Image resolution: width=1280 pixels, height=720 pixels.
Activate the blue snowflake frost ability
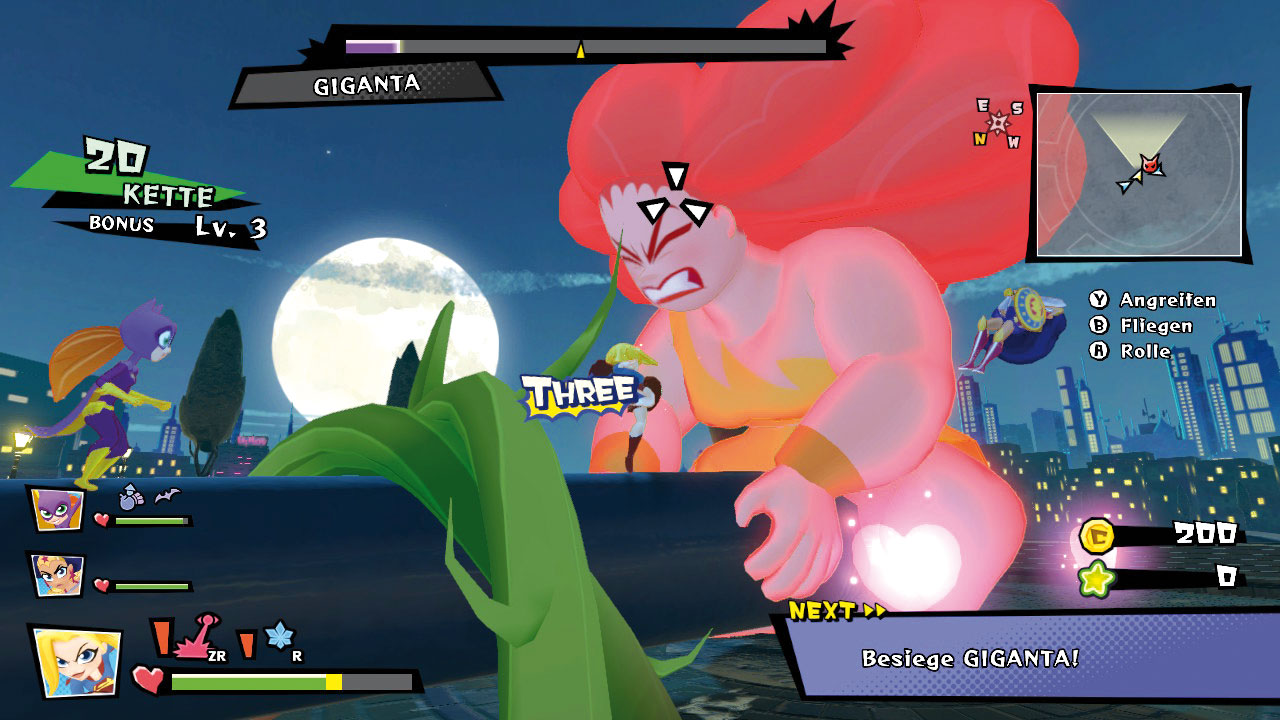278,638
